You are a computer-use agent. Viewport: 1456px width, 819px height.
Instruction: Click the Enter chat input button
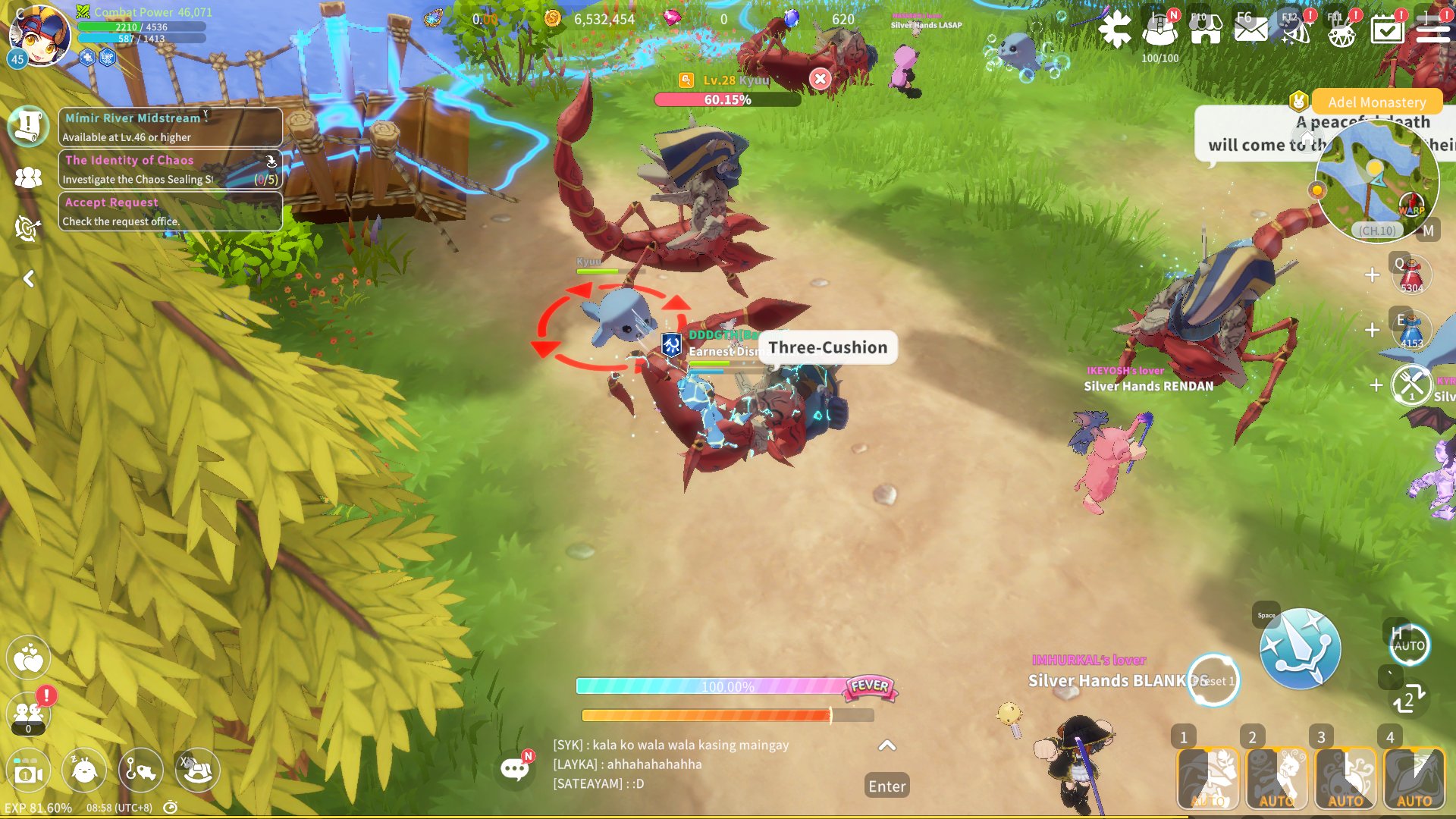(x=886, y=786)
